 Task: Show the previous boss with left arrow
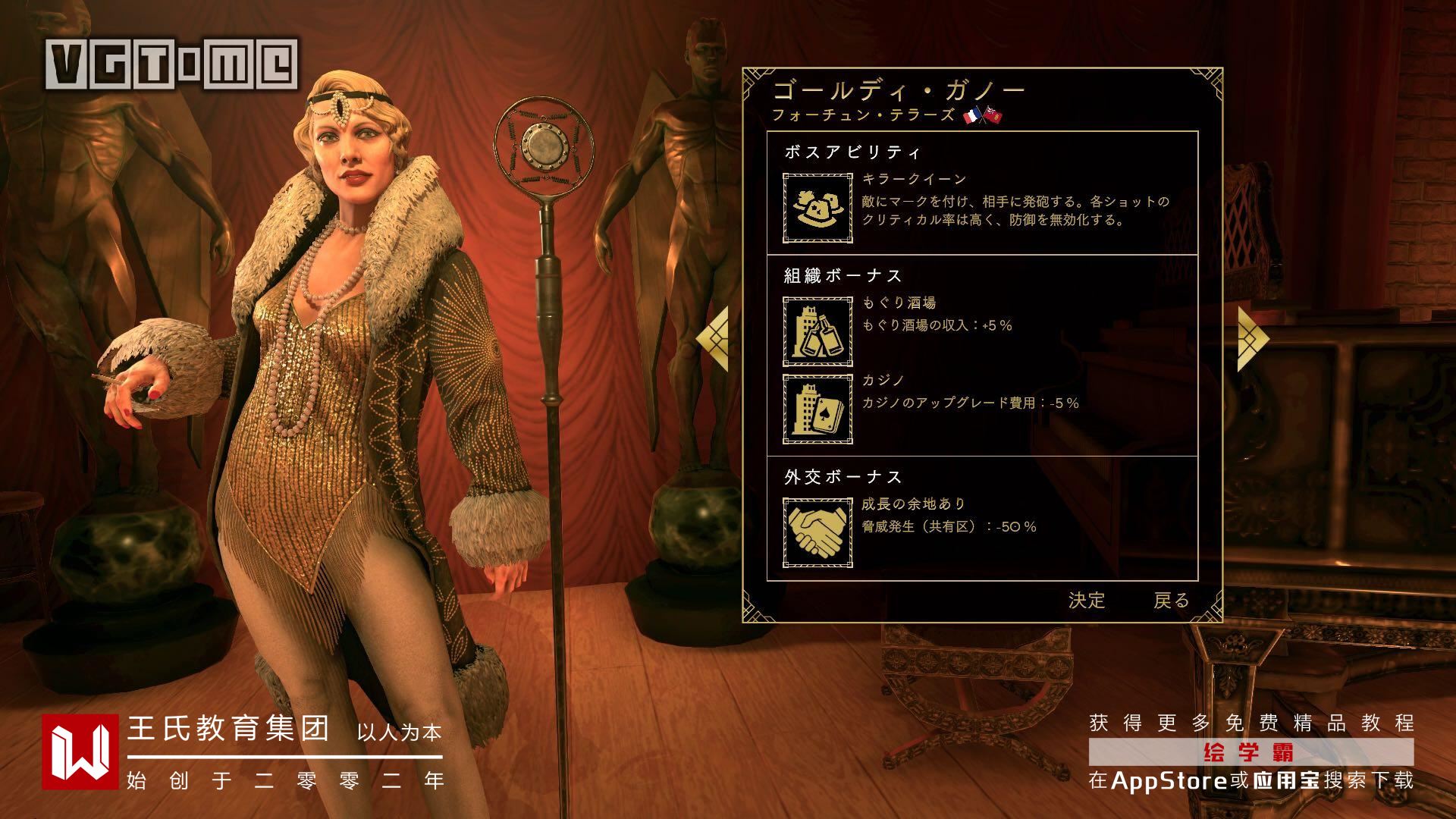(713, 339)
